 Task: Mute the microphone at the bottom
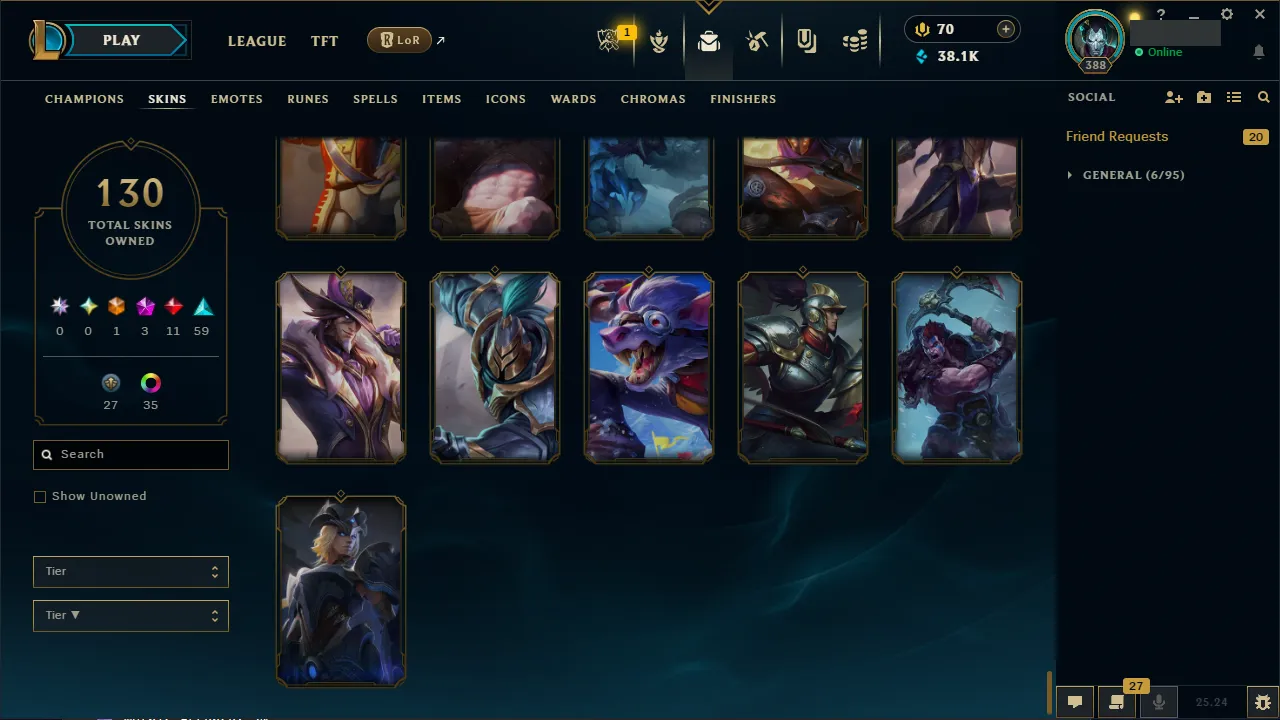click(x=1158, y=701)
